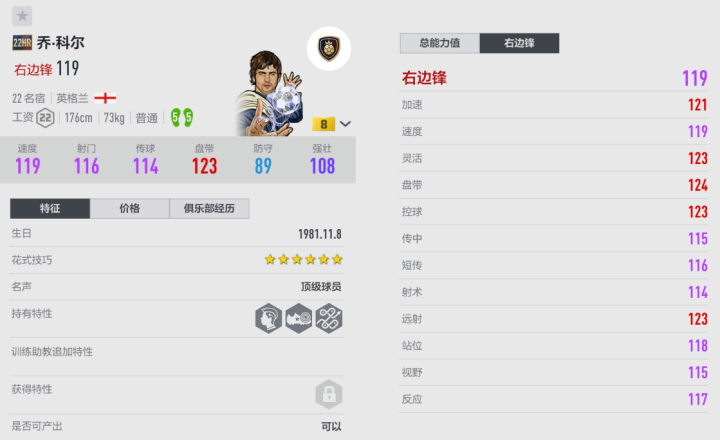Toggle the favorite star icon
Image resolution: width=720 pixels, height=440 pixels.
[x=23, y=16]
